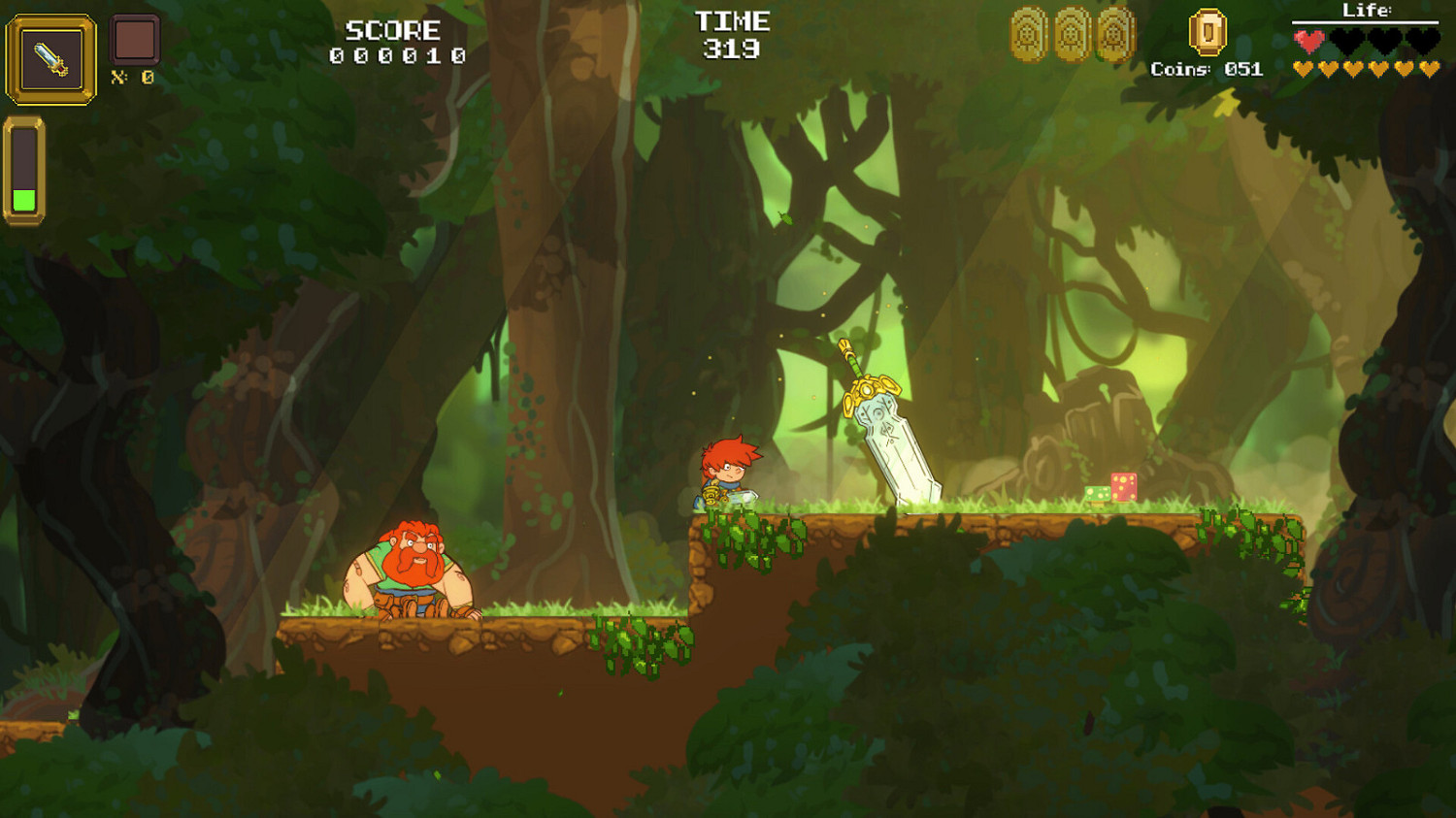Click the first rune medallion in the HUD
This screenshot has height=818, width=1456.
coord(1026,34)
